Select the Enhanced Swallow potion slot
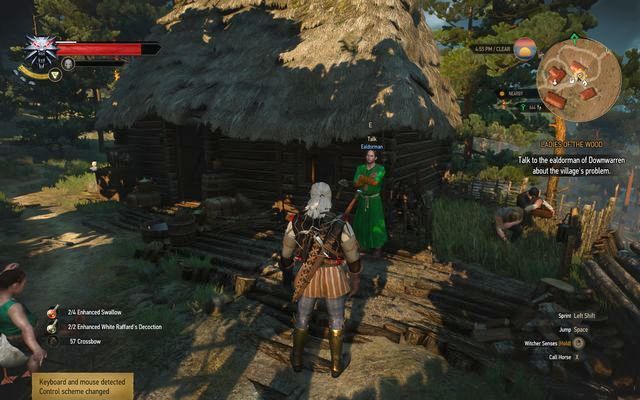 [51, 312]
